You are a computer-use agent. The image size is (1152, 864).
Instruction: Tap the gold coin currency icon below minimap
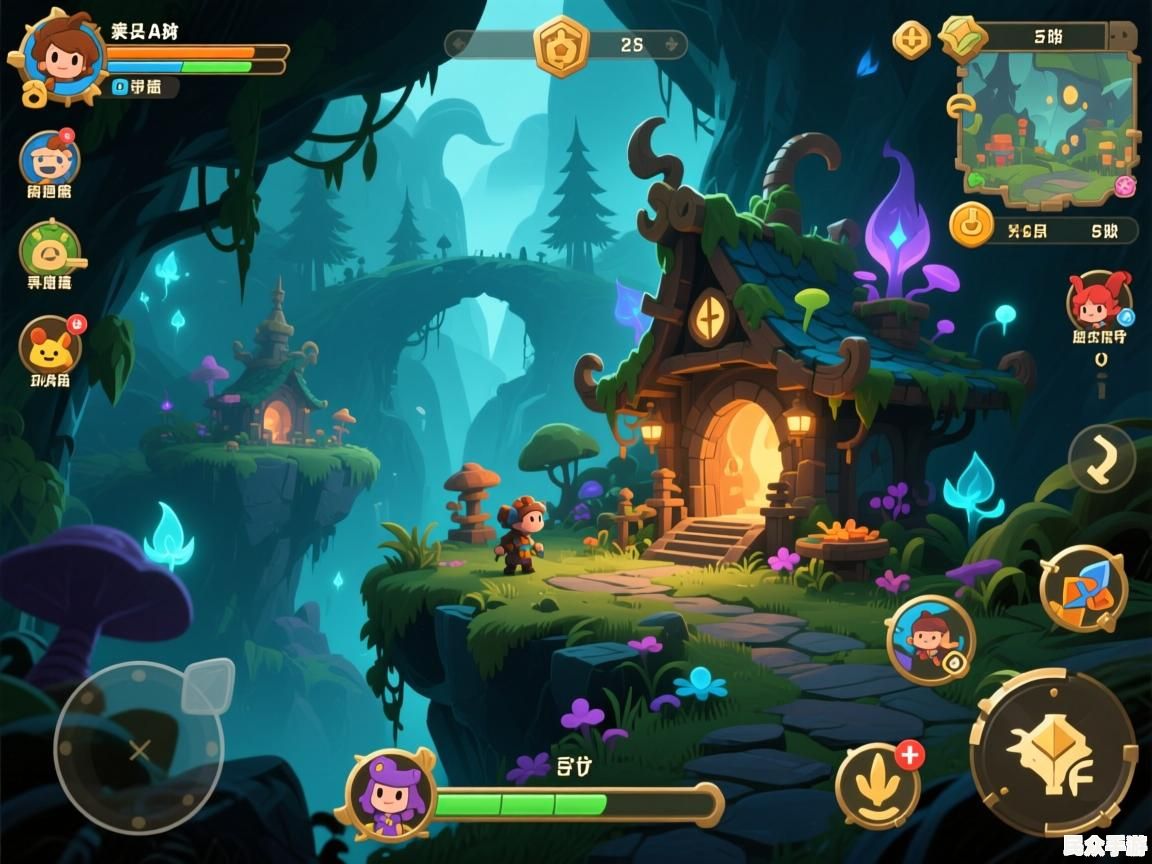click(x=970, y=224)
